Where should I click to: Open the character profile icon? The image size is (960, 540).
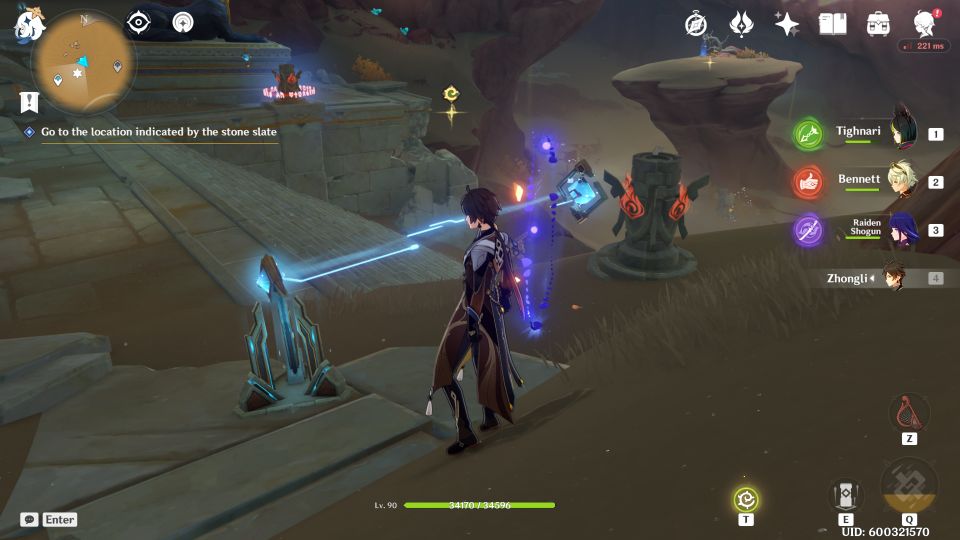925,24
